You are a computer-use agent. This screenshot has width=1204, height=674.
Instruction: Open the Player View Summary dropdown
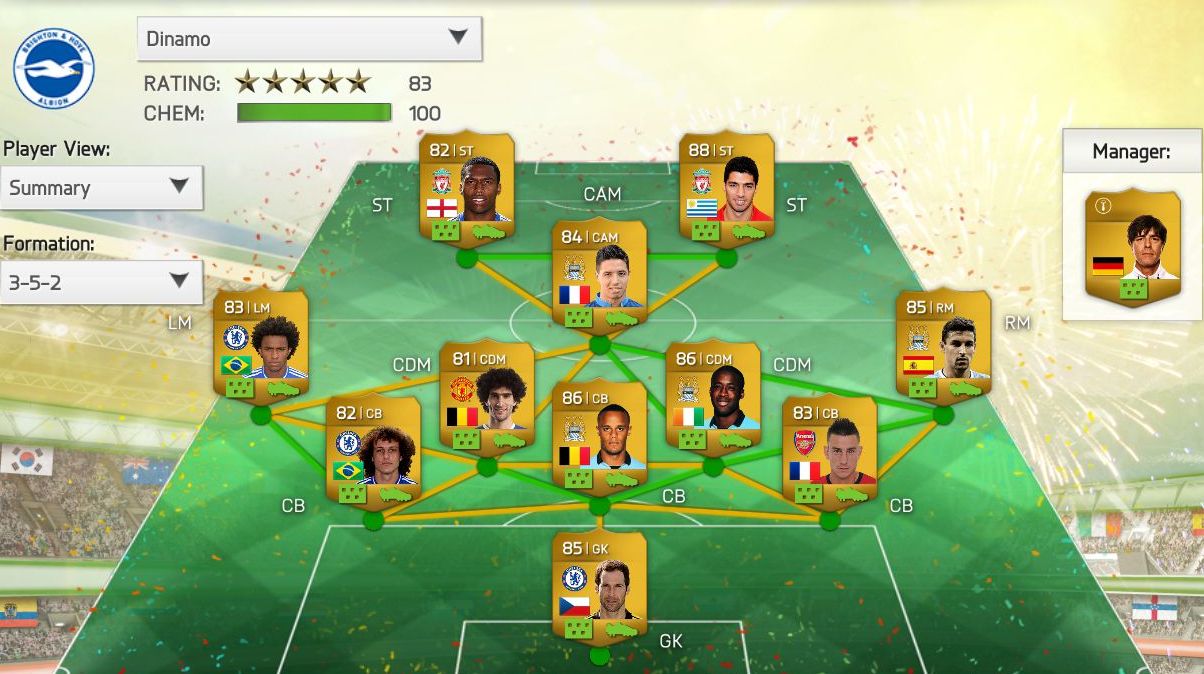[x=102, y=187]
